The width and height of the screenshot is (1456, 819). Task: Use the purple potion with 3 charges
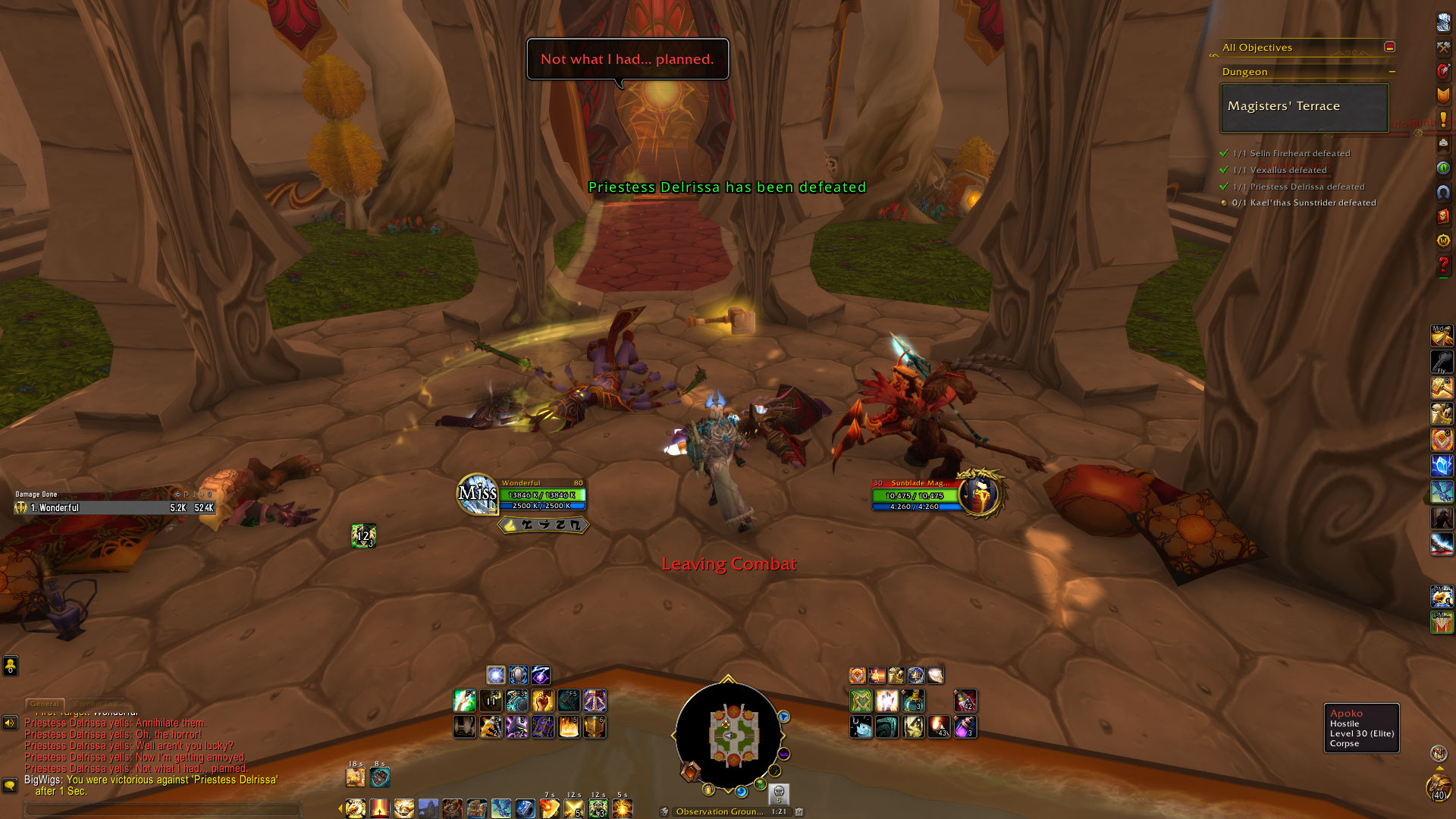click(965, 727)
